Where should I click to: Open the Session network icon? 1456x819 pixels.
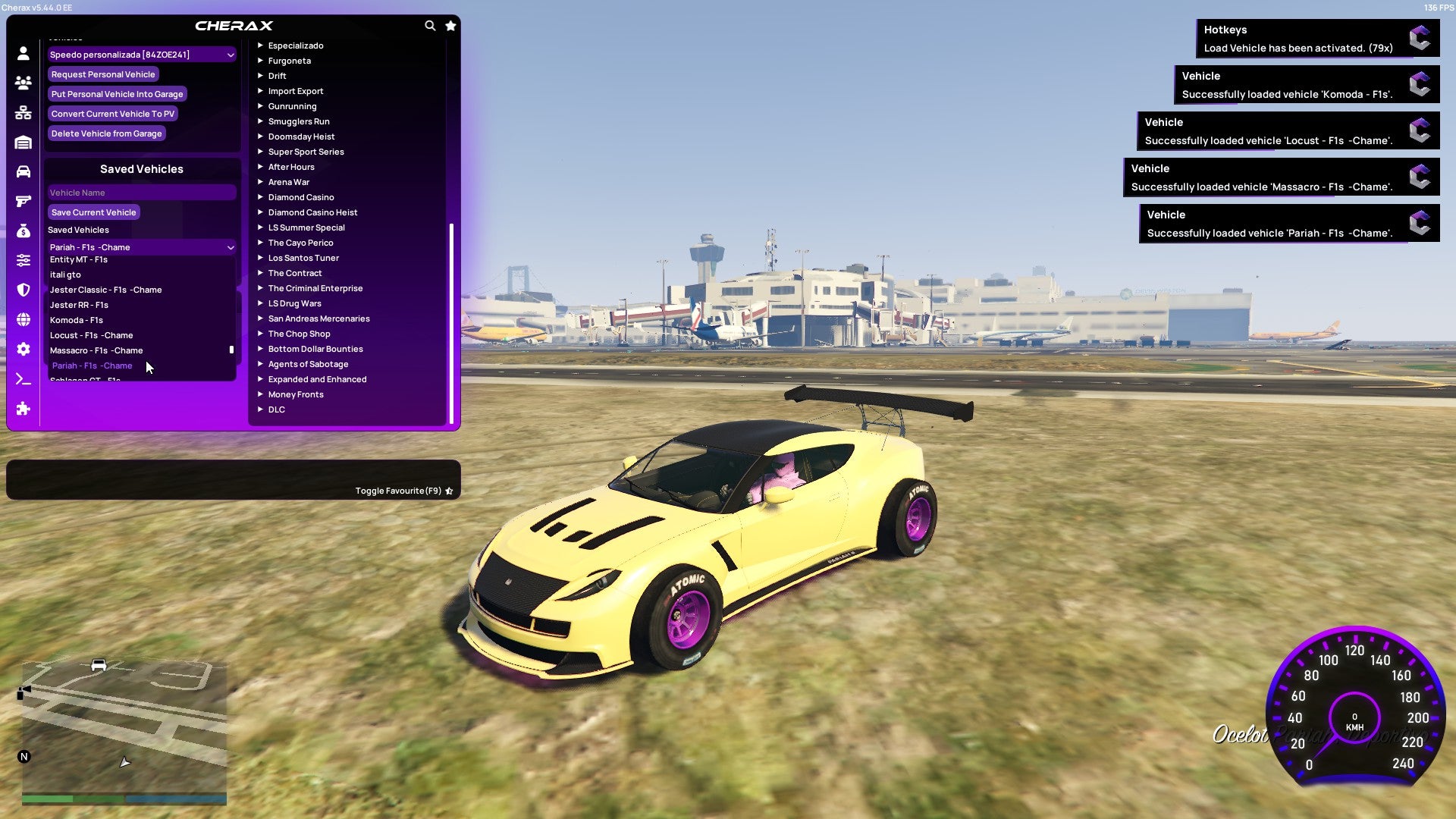point(23,114)
